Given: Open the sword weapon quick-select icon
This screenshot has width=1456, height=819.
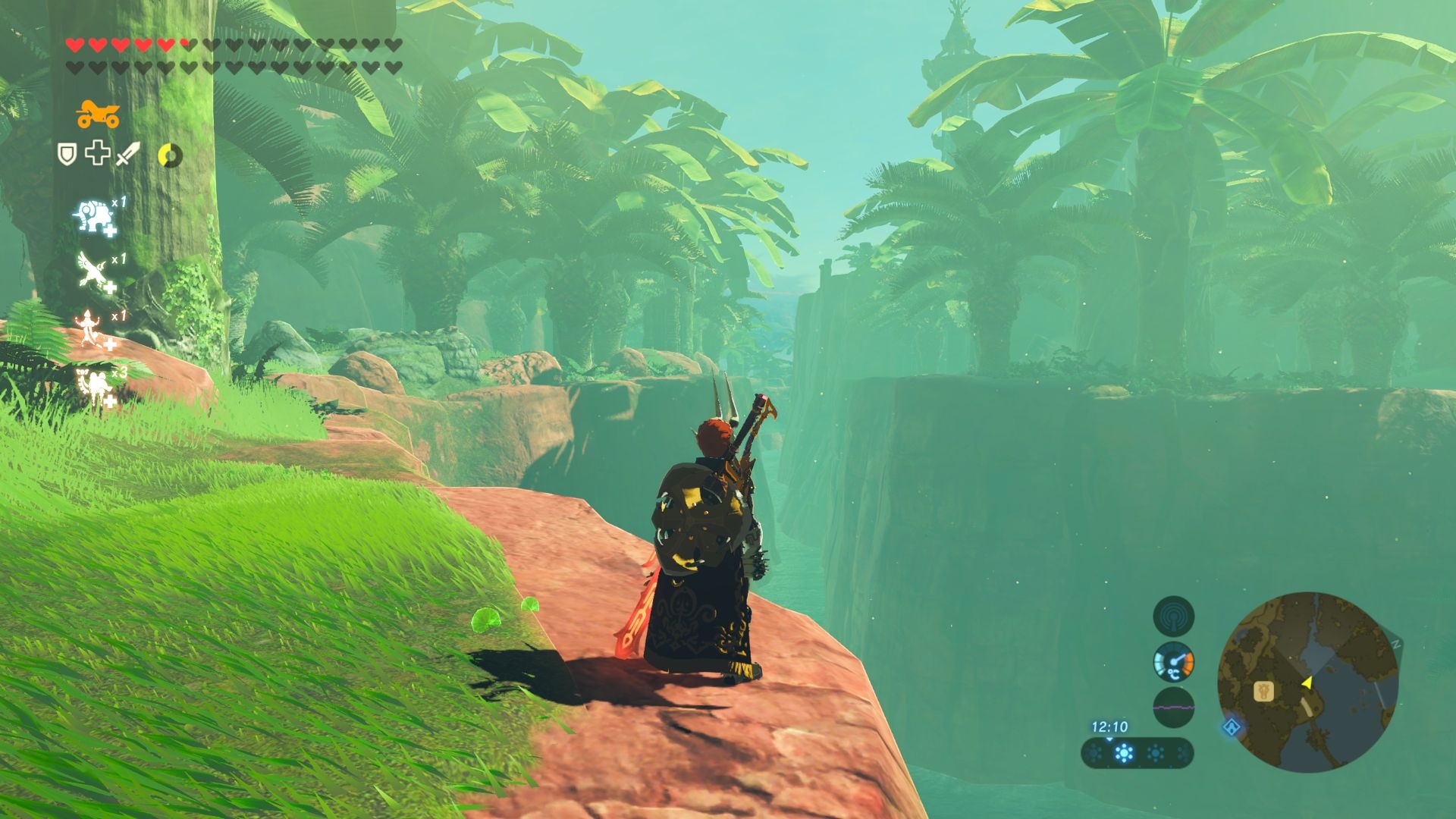Looking at the screenshot, I should (128, 153).
